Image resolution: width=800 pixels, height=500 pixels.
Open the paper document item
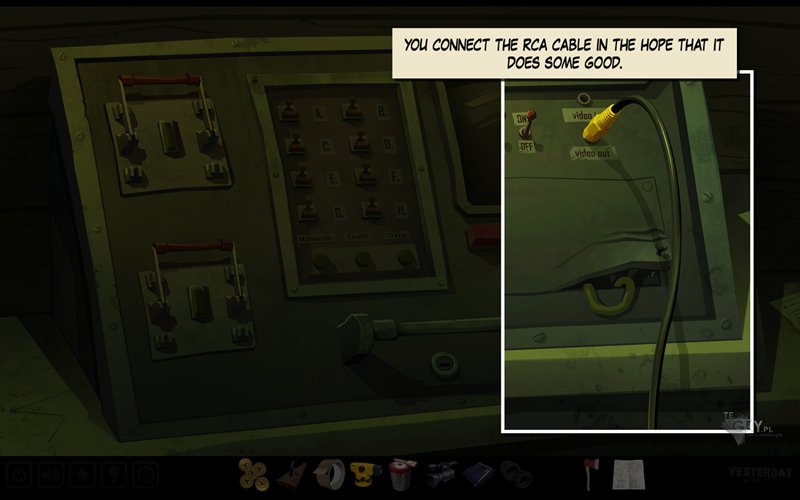(628, 473)
